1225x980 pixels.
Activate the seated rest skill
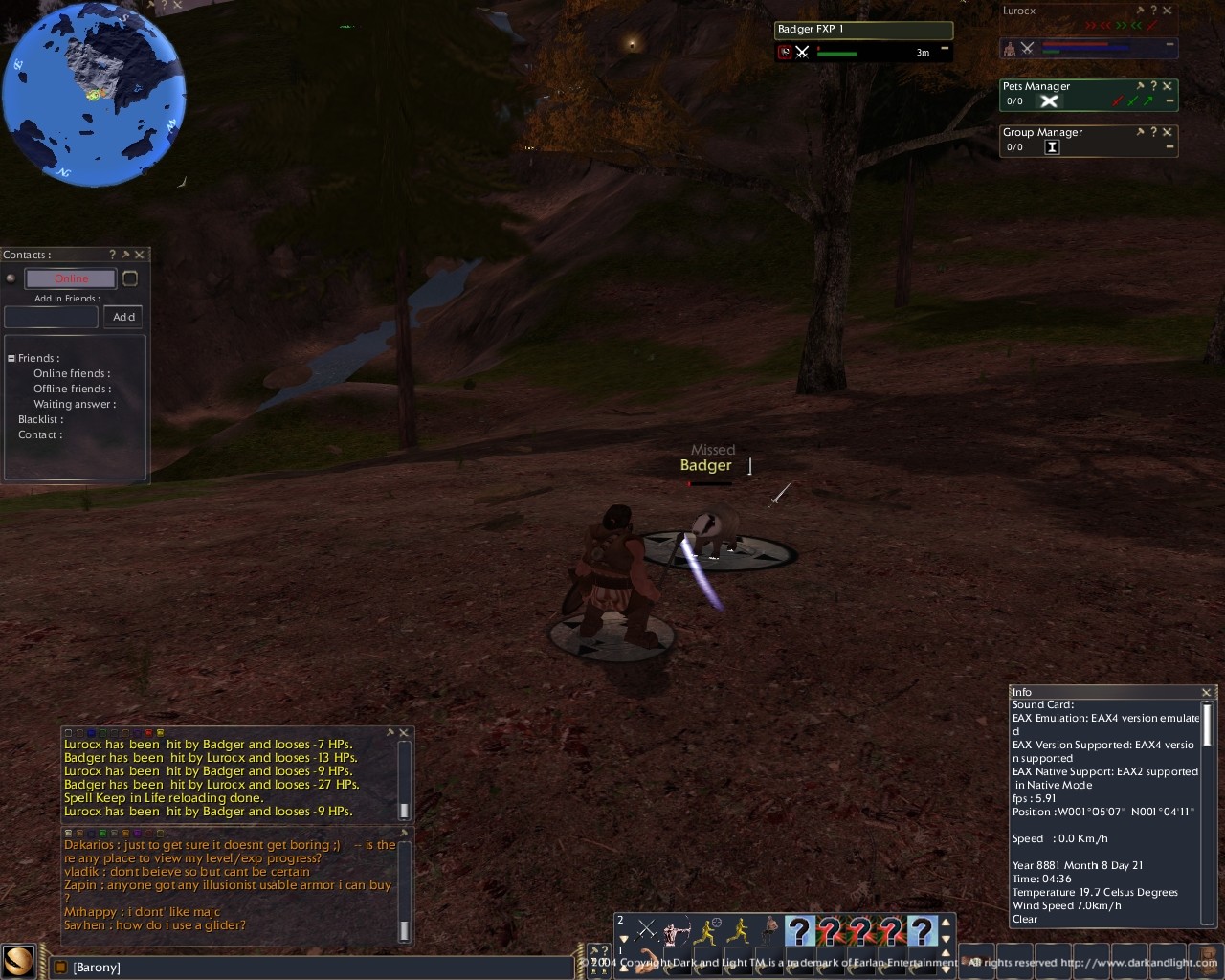(x=769, y=929)
